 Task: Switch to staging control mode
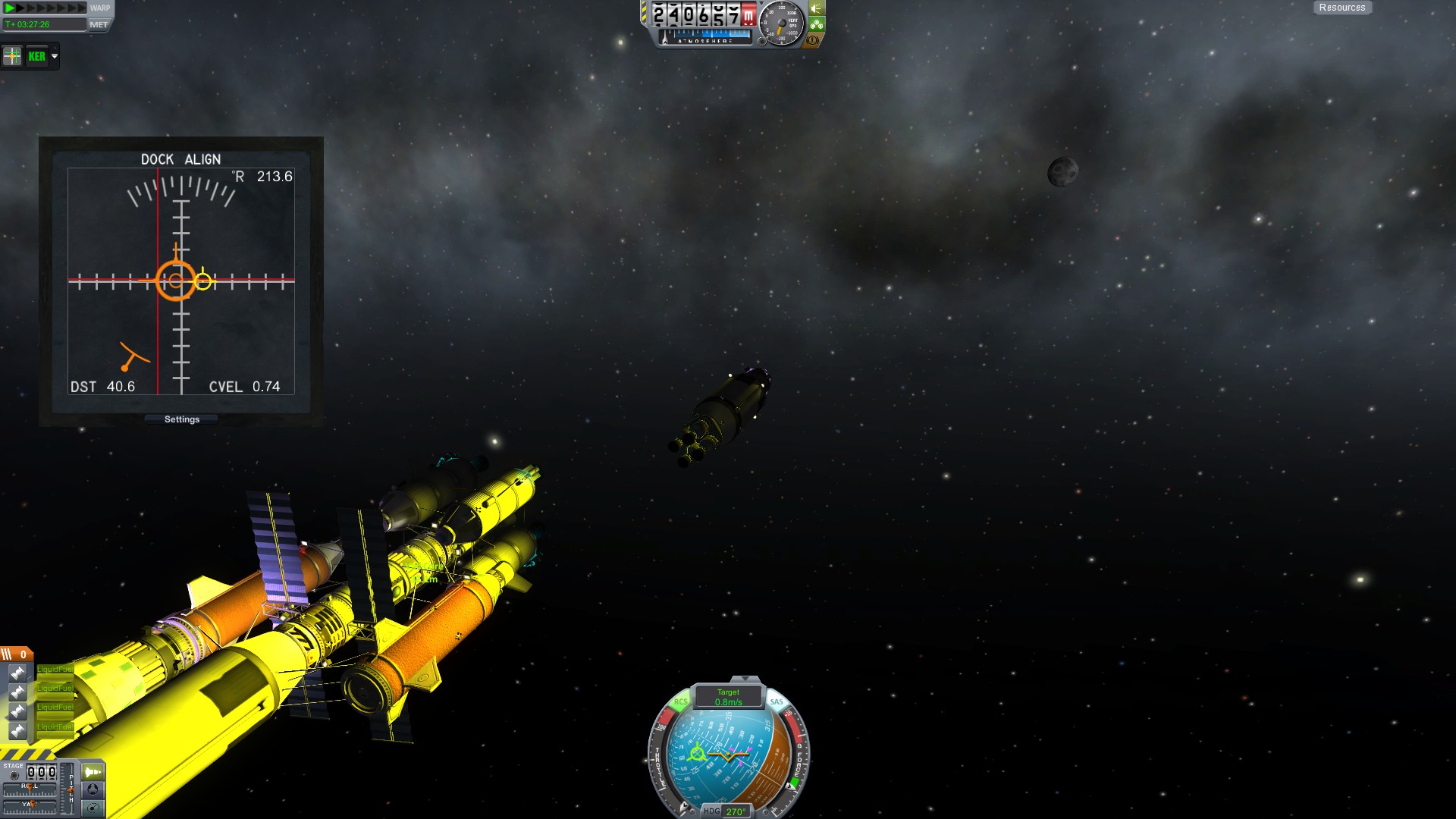93,772
